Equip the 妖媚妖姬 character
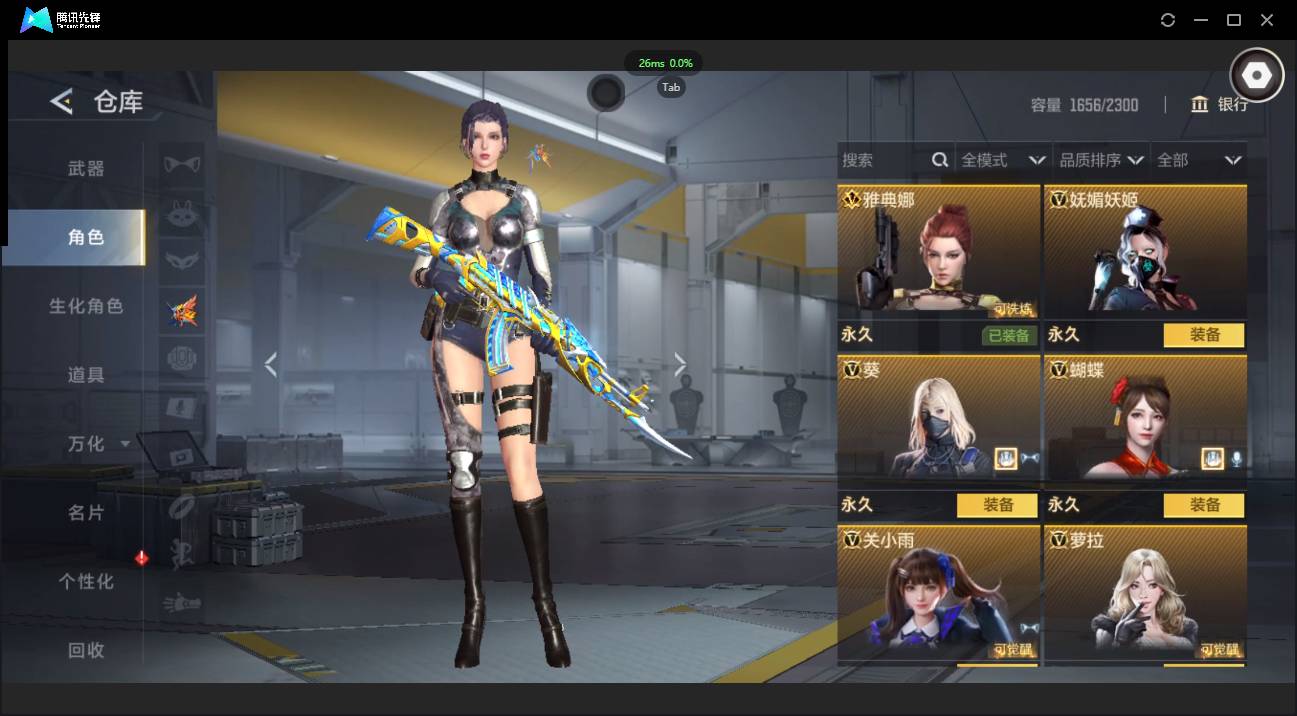 click(x=1204, y=335)
